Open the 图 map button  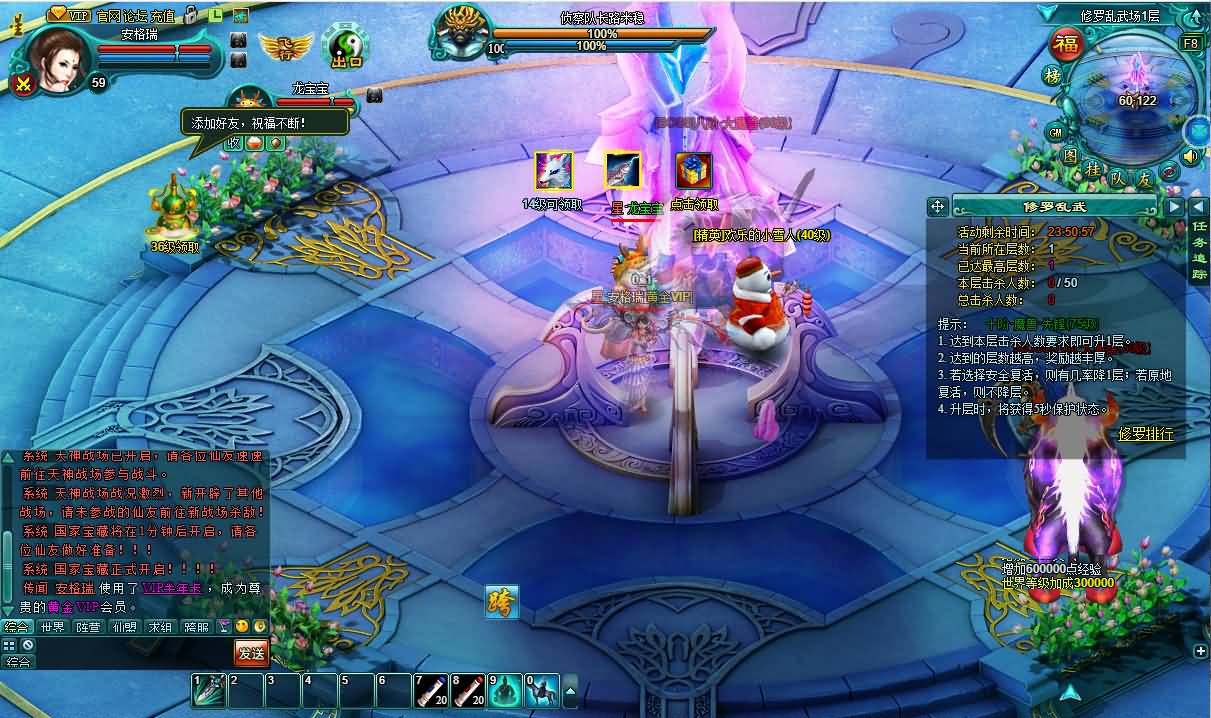point(1069,157)
